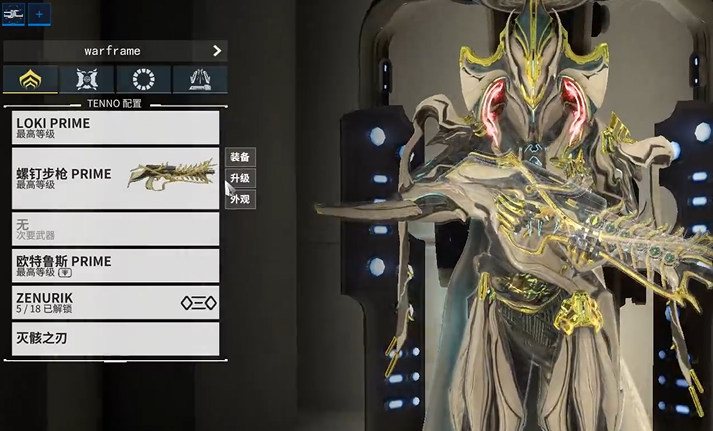The height and width of the screenshot is (431, 713).
Task: Select the 欧特鲁斯 PRIME melee slot
Action: pyautogui.click(x=116, y=265)
